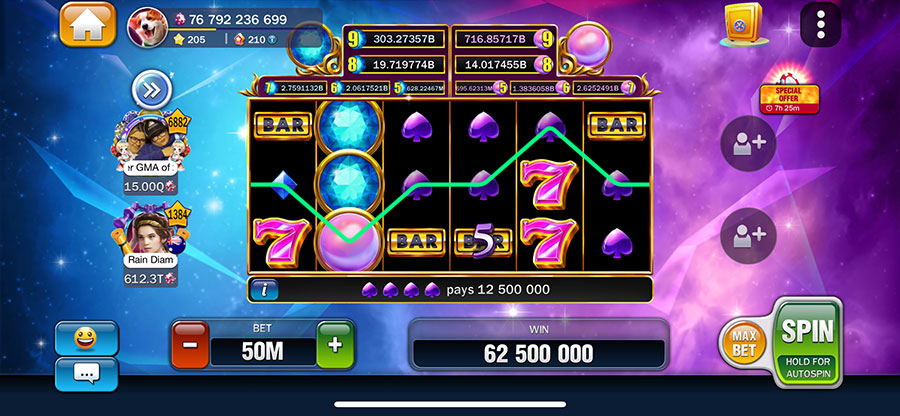
Task: Open the three-dot options menu
Action: 821,22
